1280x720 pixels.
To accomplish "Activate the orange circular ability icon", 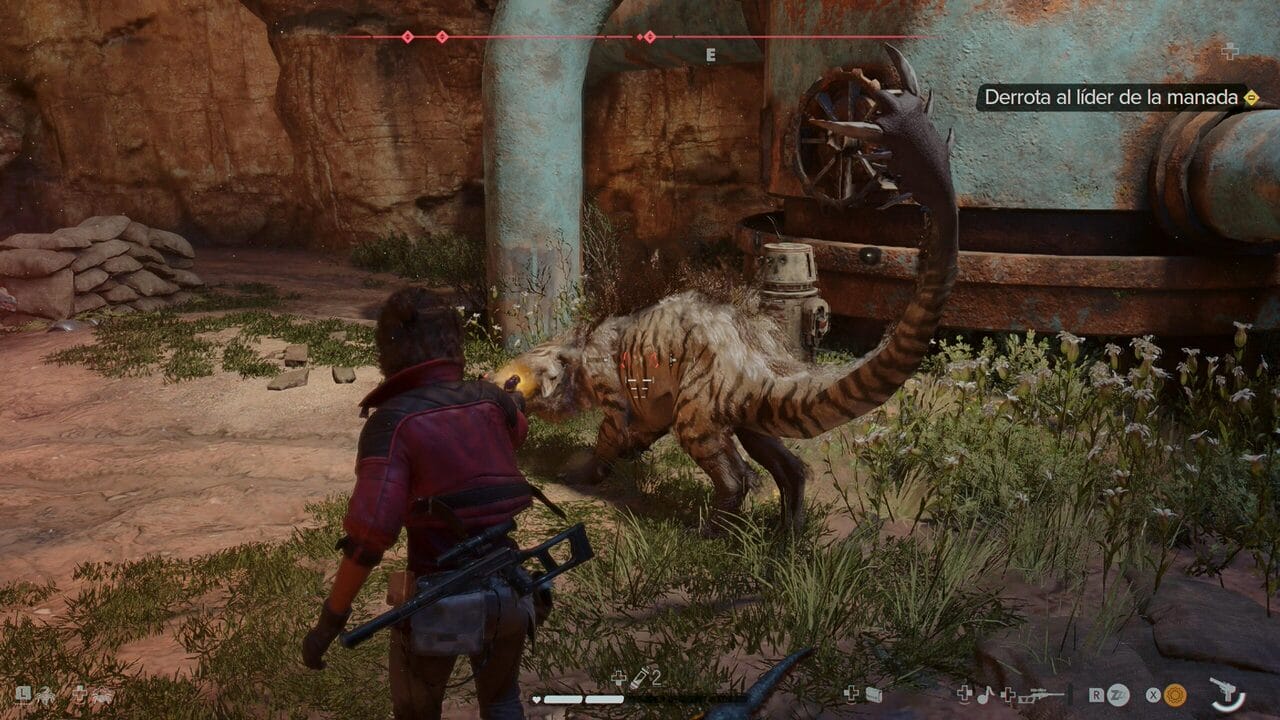I will point(1175,694).
